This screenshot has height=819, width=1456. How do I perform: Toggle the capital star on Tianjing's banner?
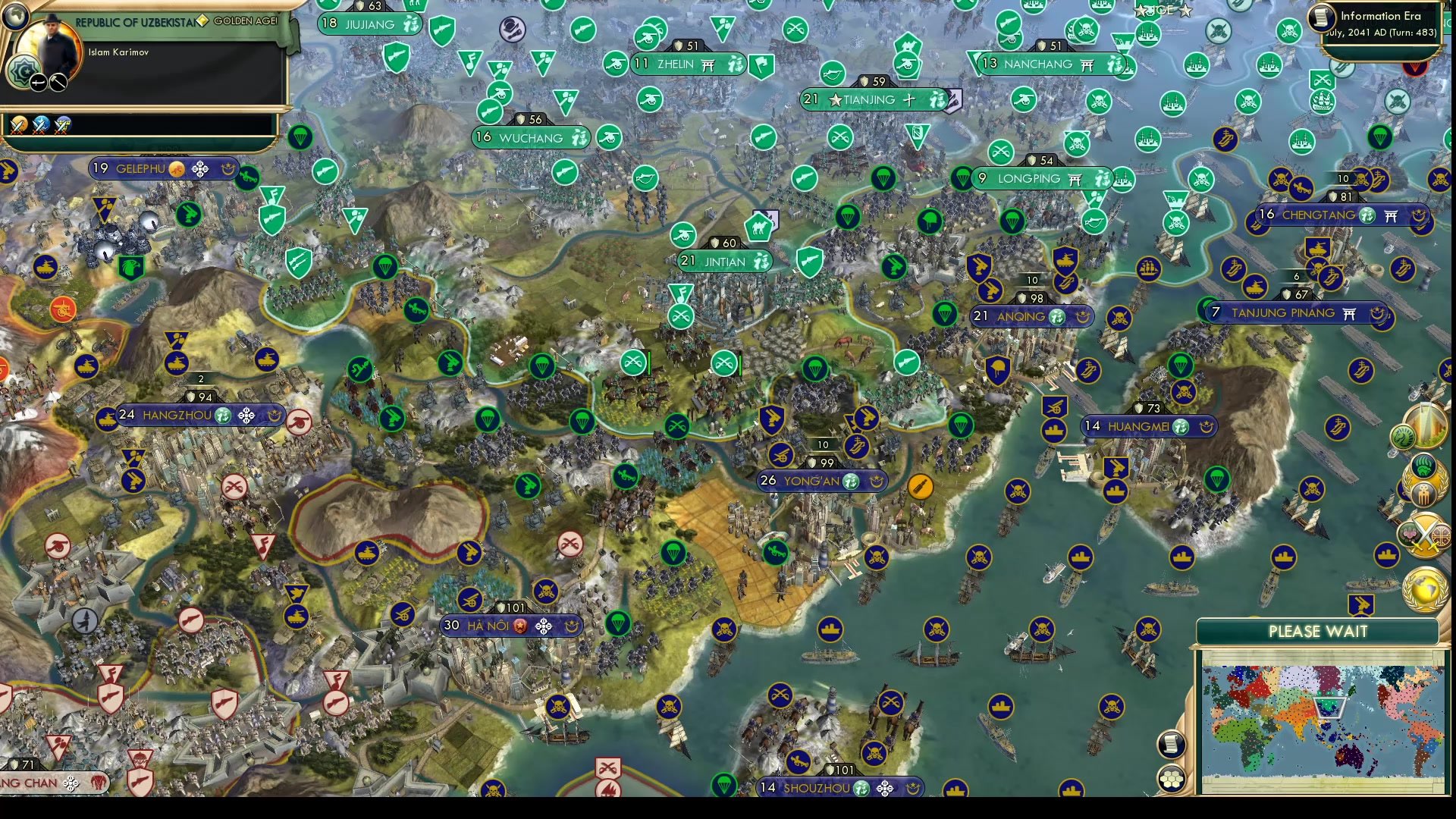coord(834,99)
